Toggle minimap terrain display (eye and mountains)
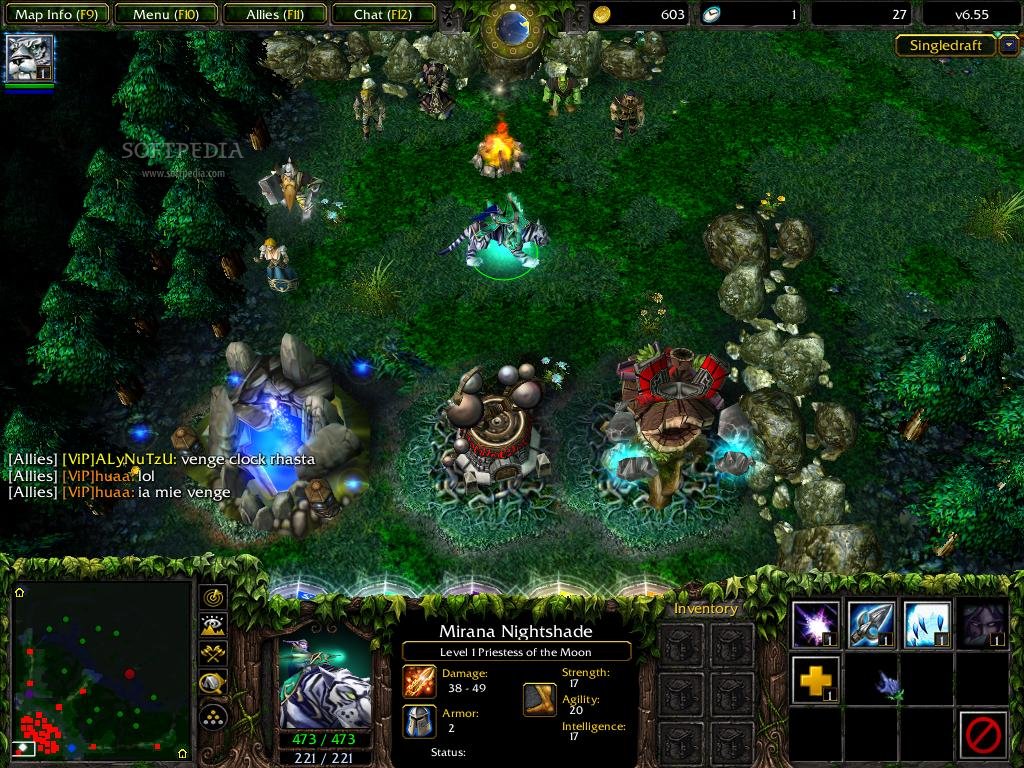The width and height of the screenshot is (1024, 768). [x=214, y=626]
